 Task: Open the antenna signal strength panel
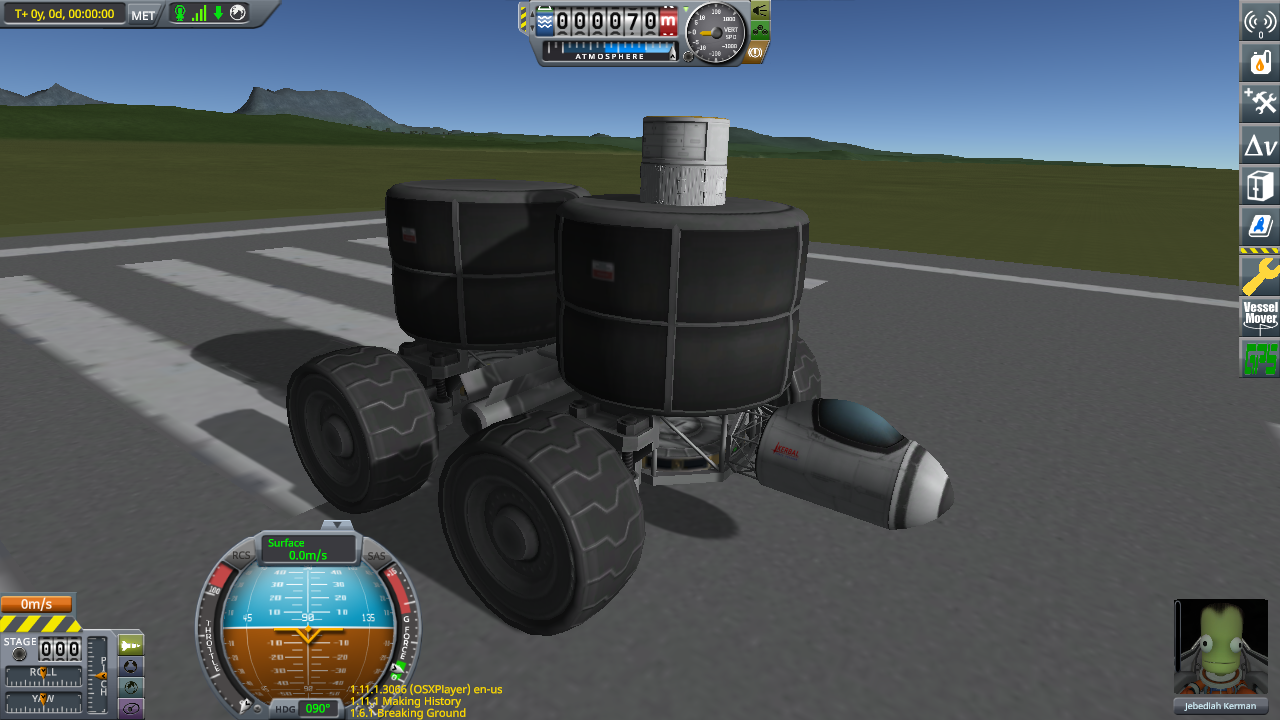(x=1259, y=20)
